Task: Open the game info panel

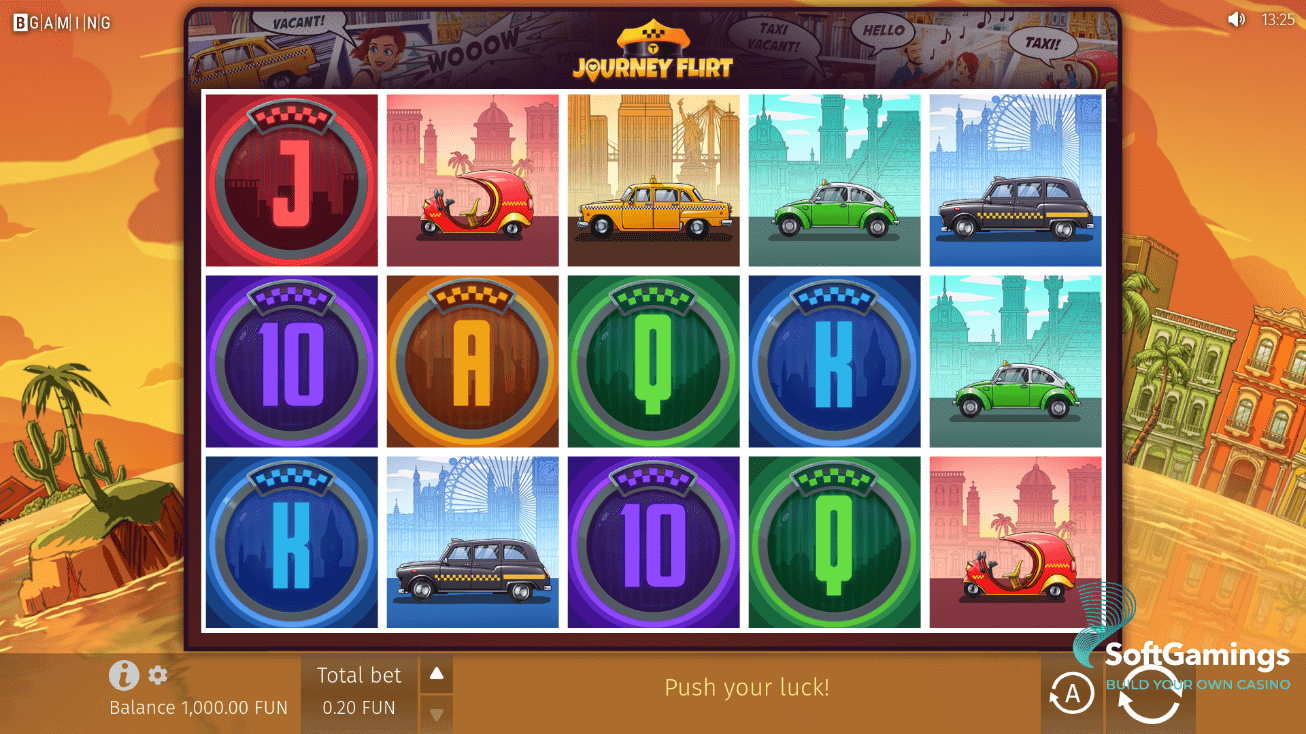Action: (123, 676)
